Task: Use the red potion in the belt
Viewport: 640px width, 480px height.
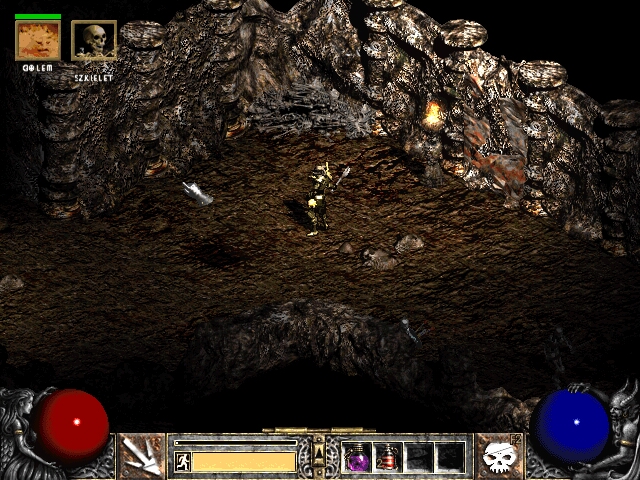Action: click(x=388, y=457)
